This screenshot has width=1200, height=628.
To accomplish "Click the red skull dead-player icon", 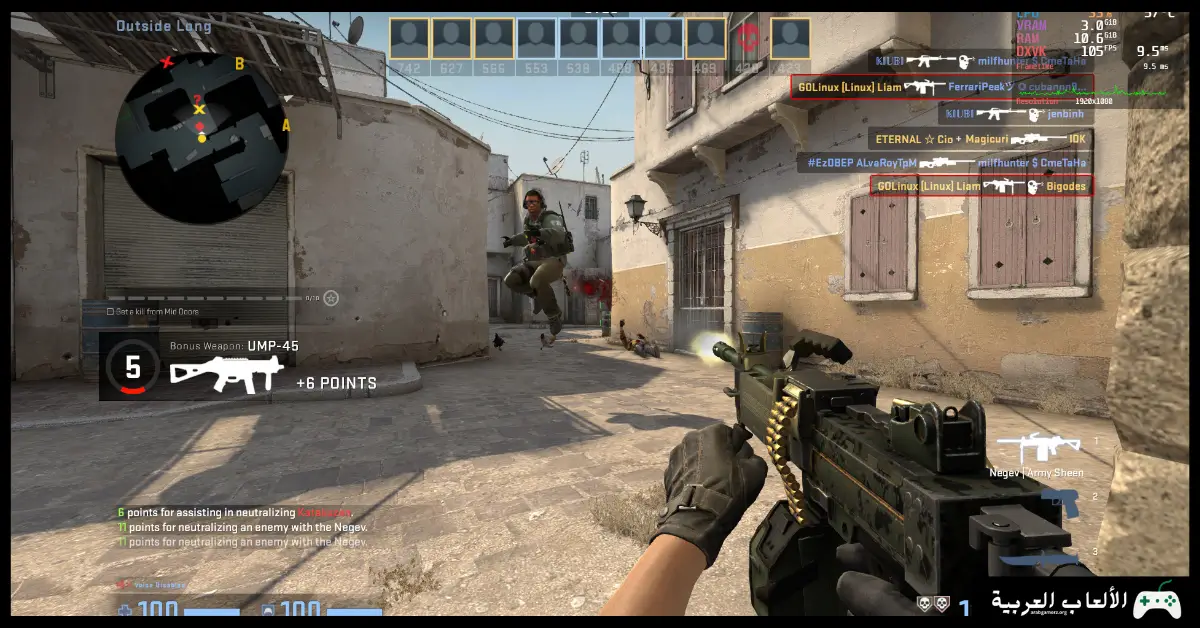I will [x=747, y=39].
